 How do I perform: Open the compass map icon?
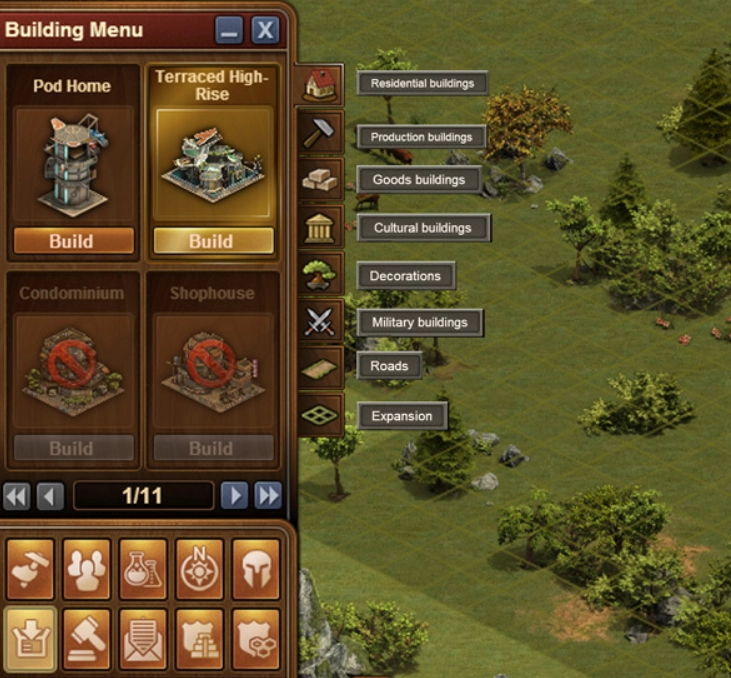[199, 569]
